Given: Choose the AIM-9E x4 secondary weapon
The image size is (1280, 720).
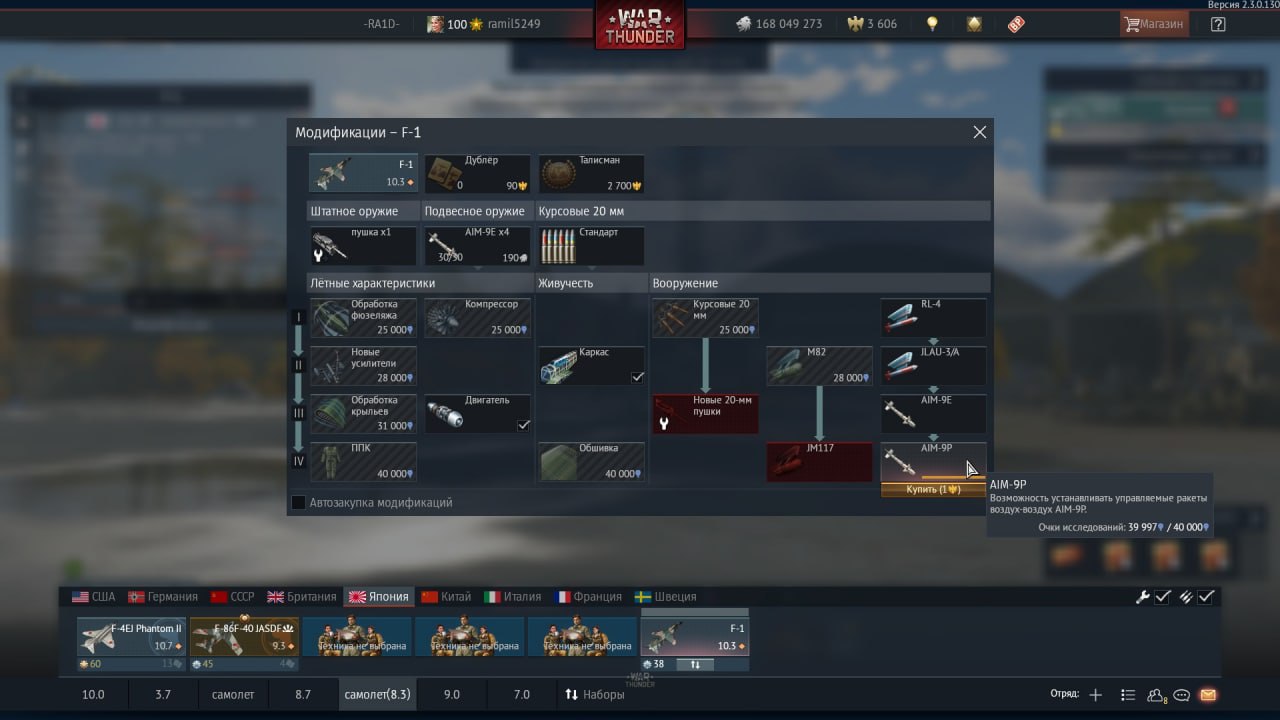Looking at the screenshot, I should [477, 245].
